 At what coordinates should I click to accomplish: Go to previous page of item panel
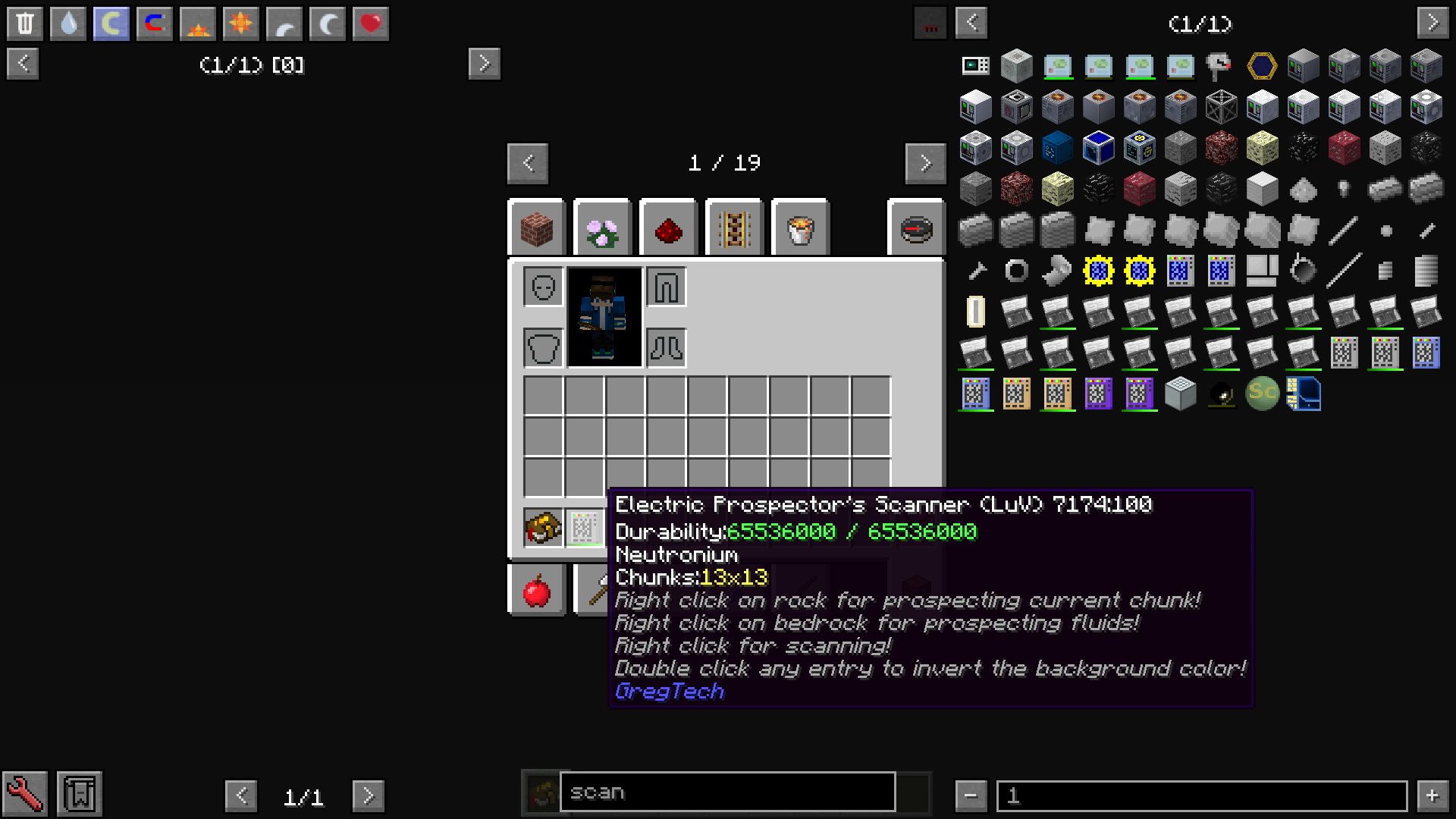(971, 24)
